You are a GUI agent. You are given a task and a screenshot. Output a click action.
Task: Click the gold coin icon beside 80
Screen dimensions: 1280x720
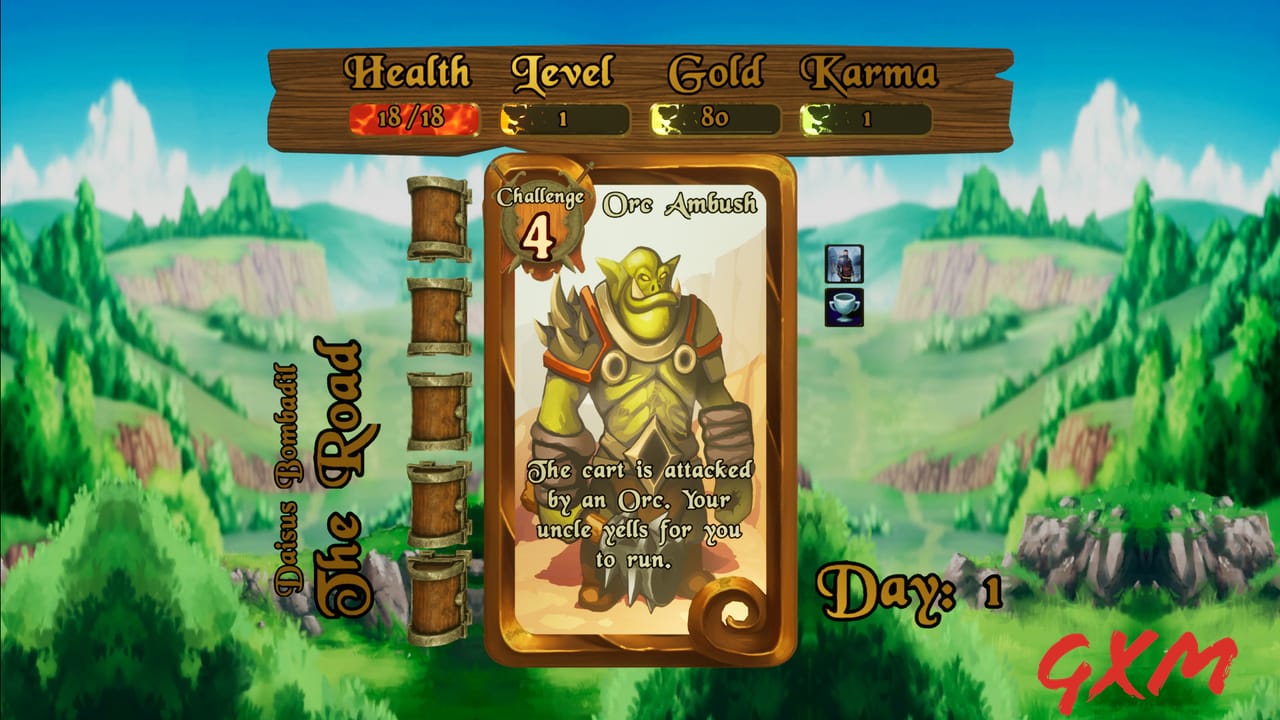665,117
